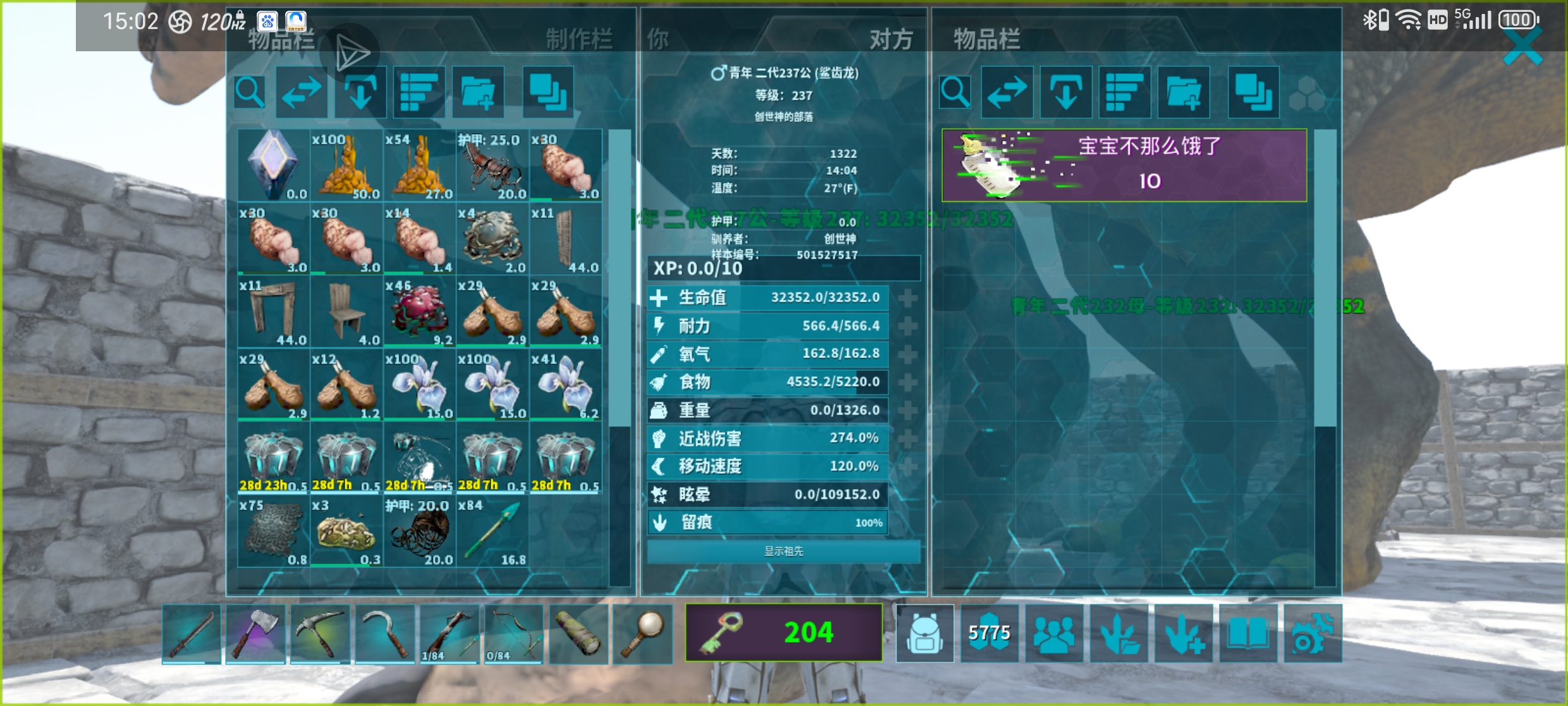The width and height of the screenshot is (1568, 706).
Task: Click the dino inventory transfer-all arrows button
Action: tap(1007, 92)
